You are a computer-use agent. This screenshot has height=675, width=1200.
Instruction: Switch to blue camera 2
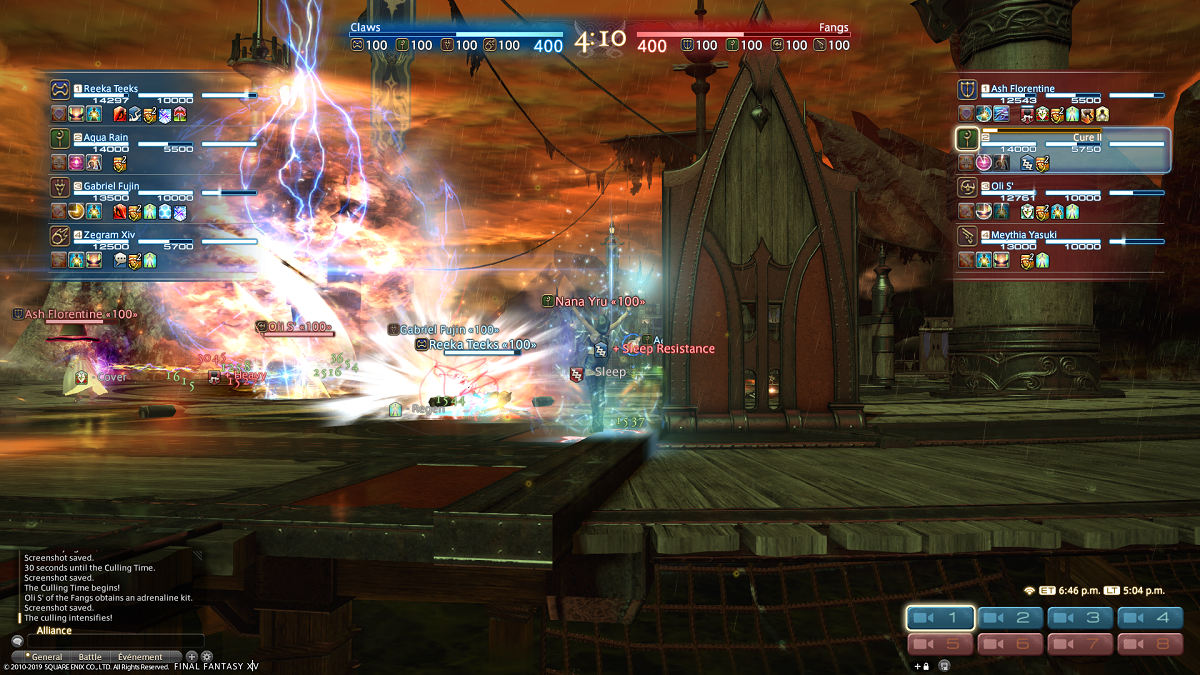[1011, 618]
